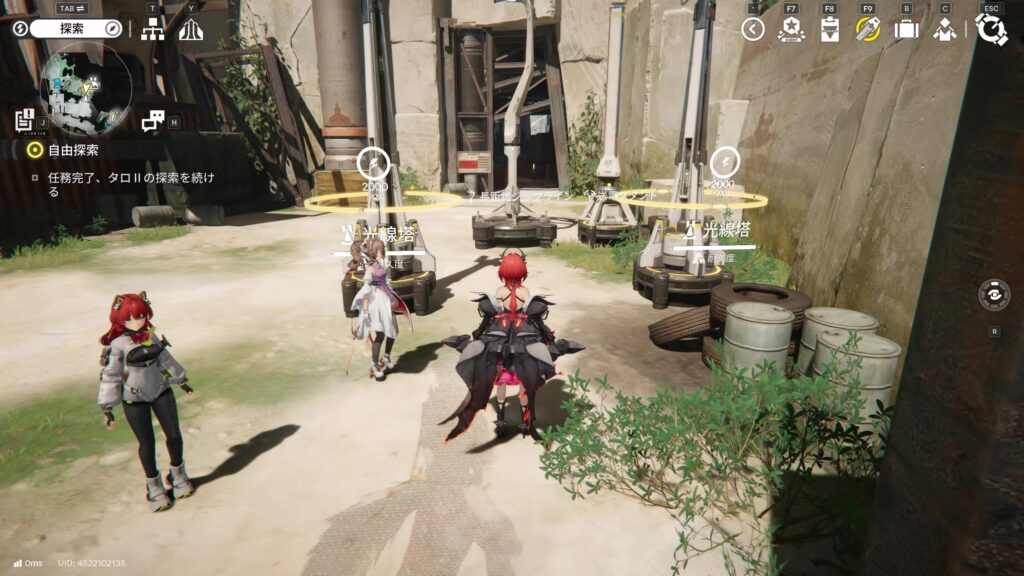Image resolution: width=1024 pixels, height=576 pixels.
Task: Open the character operator icon
Action: 944,29
